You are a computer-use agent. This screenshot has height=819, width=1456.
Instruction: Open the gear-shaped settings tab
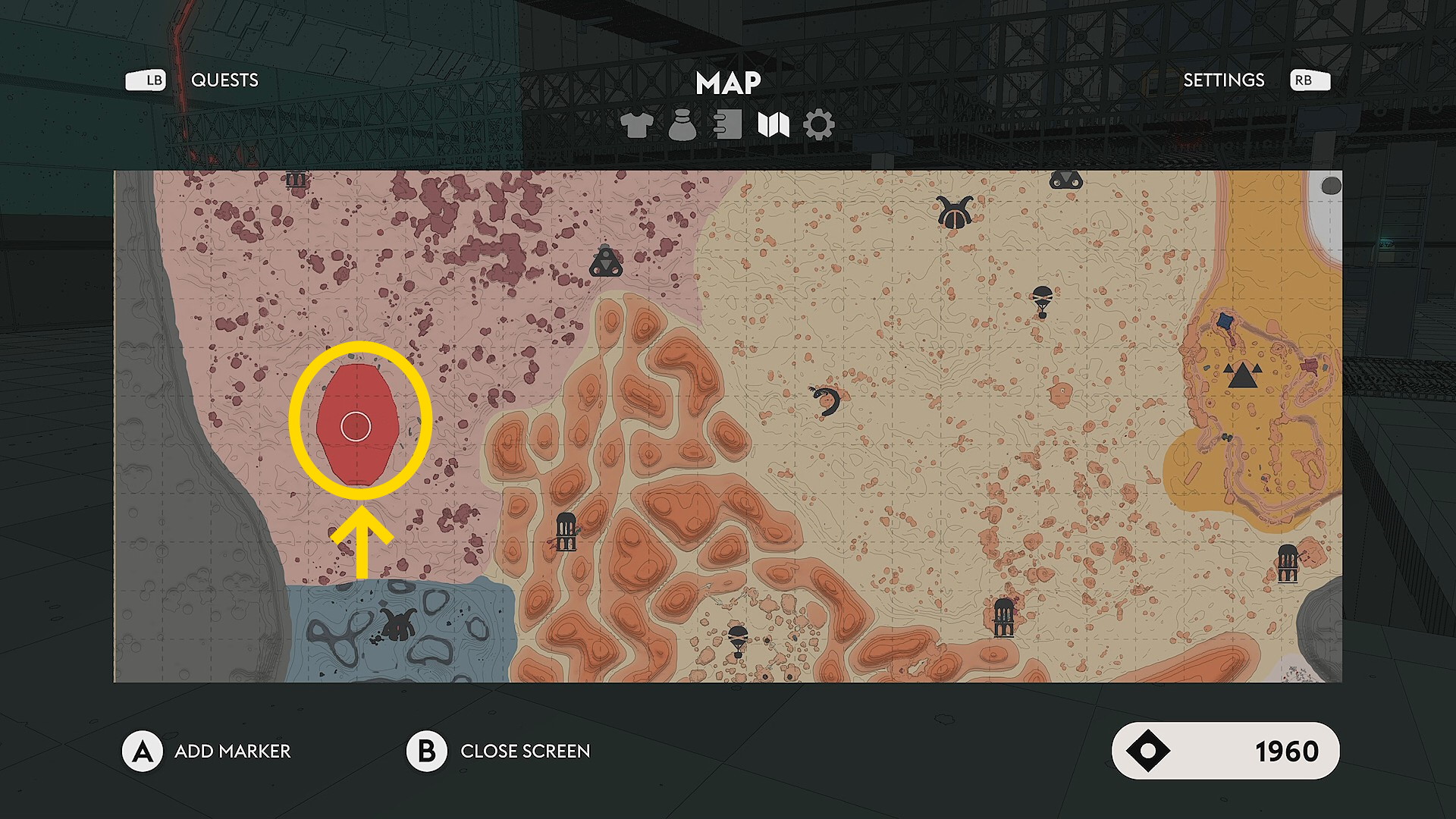click(818, 125)
